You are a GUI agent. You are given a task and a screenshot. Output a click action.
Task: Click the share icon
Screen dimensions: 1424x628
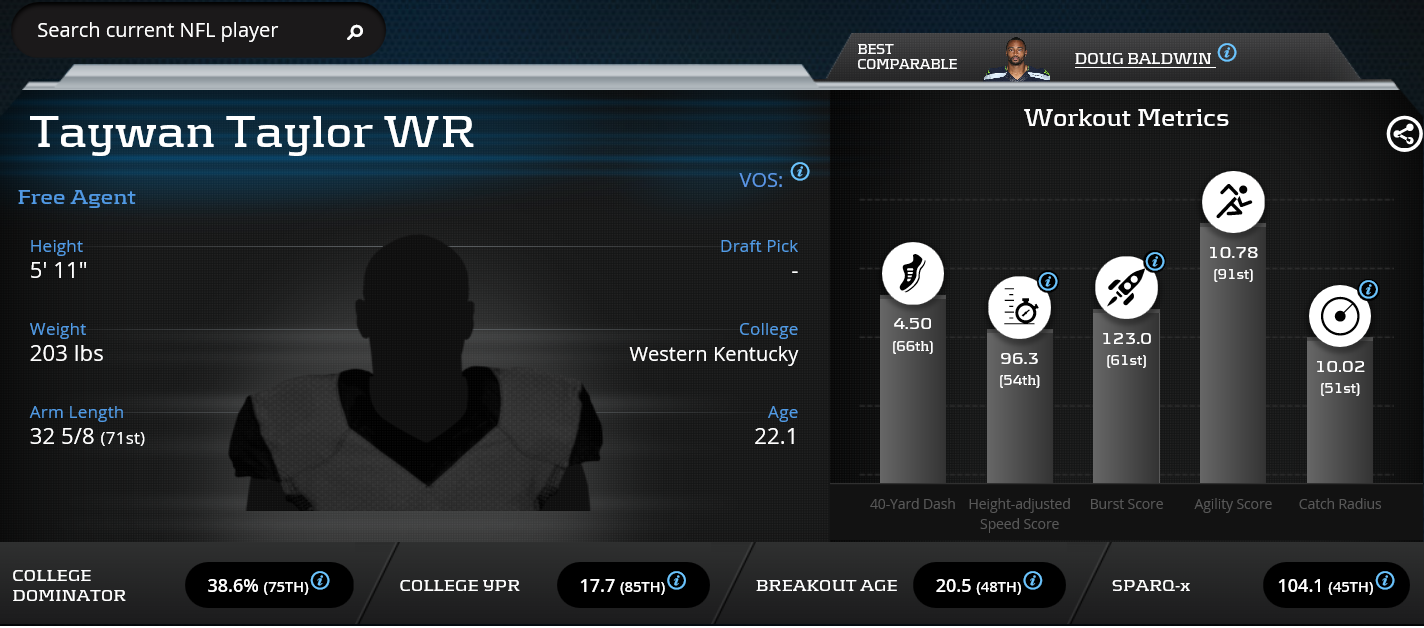1404,134
